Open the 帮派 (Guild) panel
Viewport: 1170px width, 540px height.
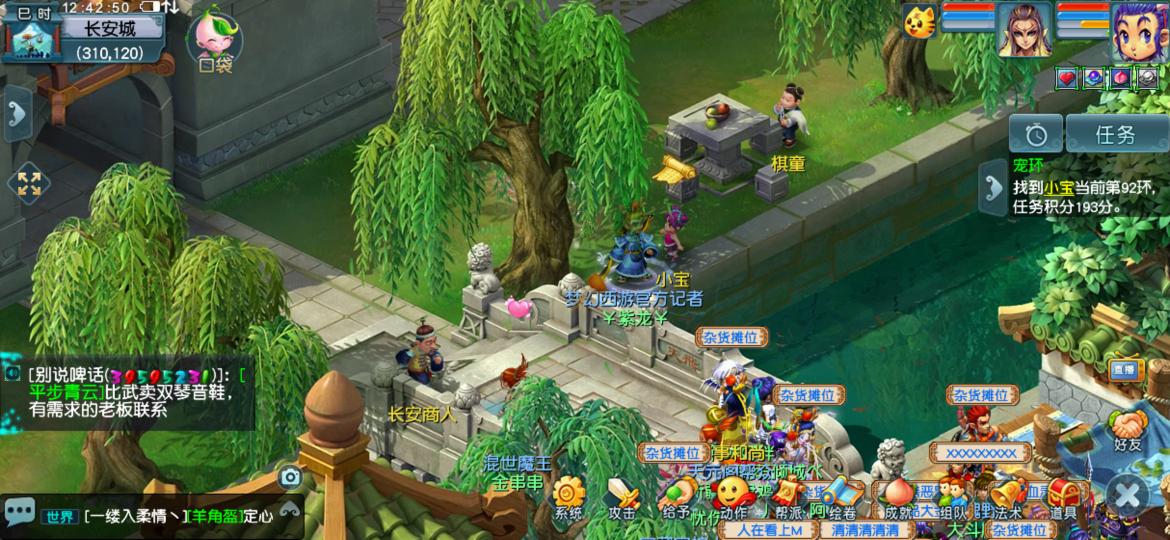coord(787,495)
